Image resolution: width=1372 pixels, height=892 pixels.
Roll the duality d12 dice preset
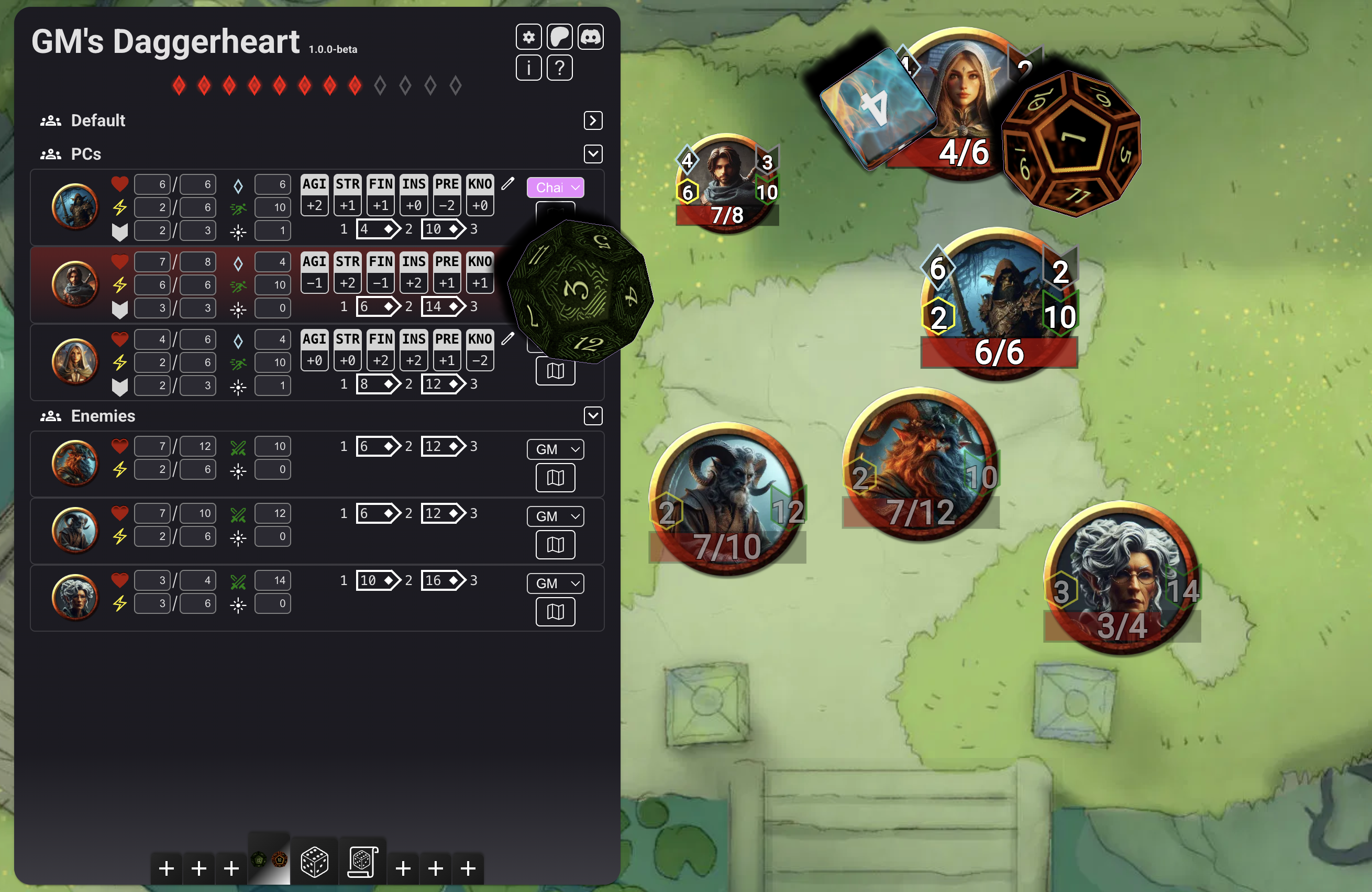click(269, 860)
